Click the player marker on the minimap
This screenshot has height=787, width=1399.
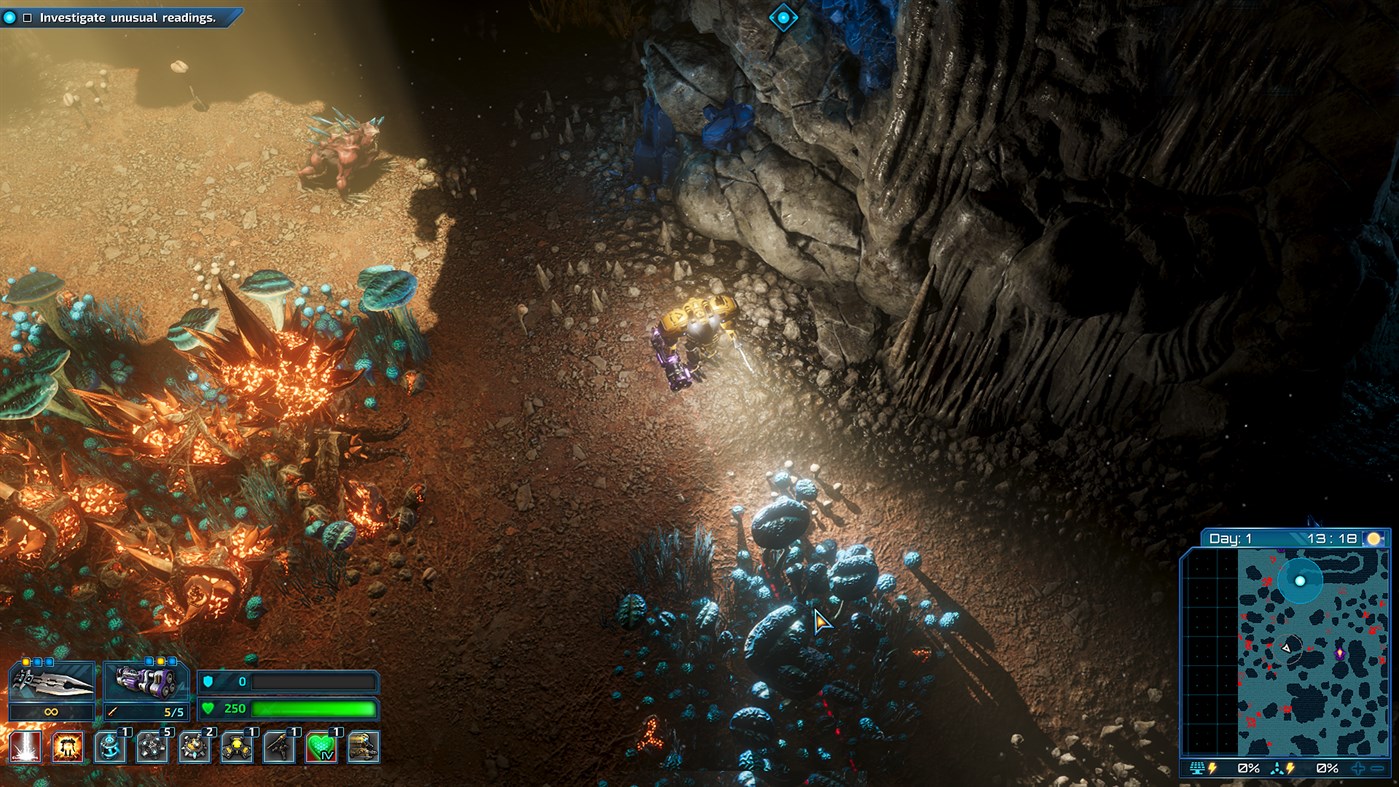(x=1287, y=647)
